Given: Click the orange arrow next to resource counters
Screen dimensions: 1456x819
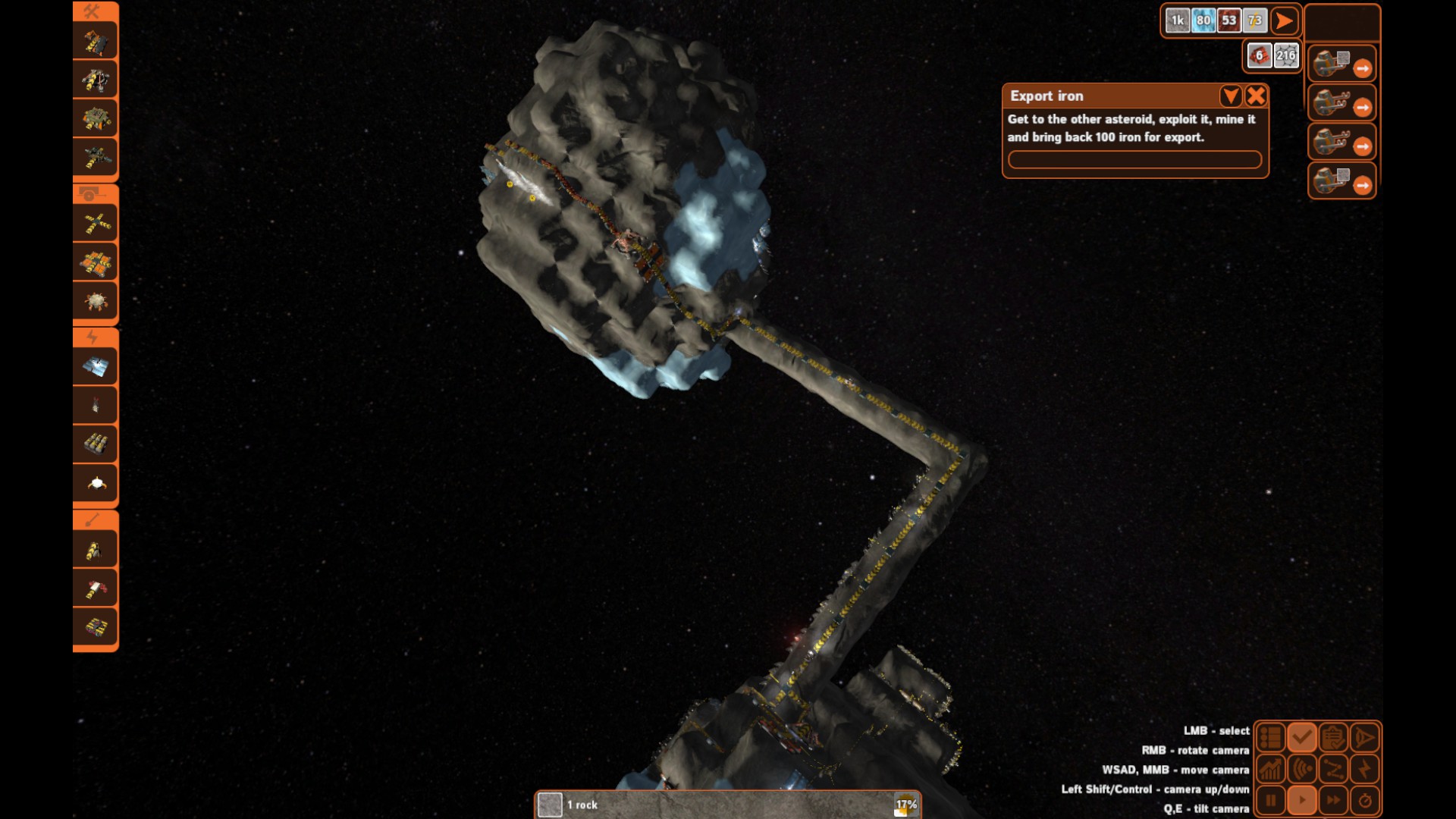Looking at the screenshot, I should point(1283,21).
